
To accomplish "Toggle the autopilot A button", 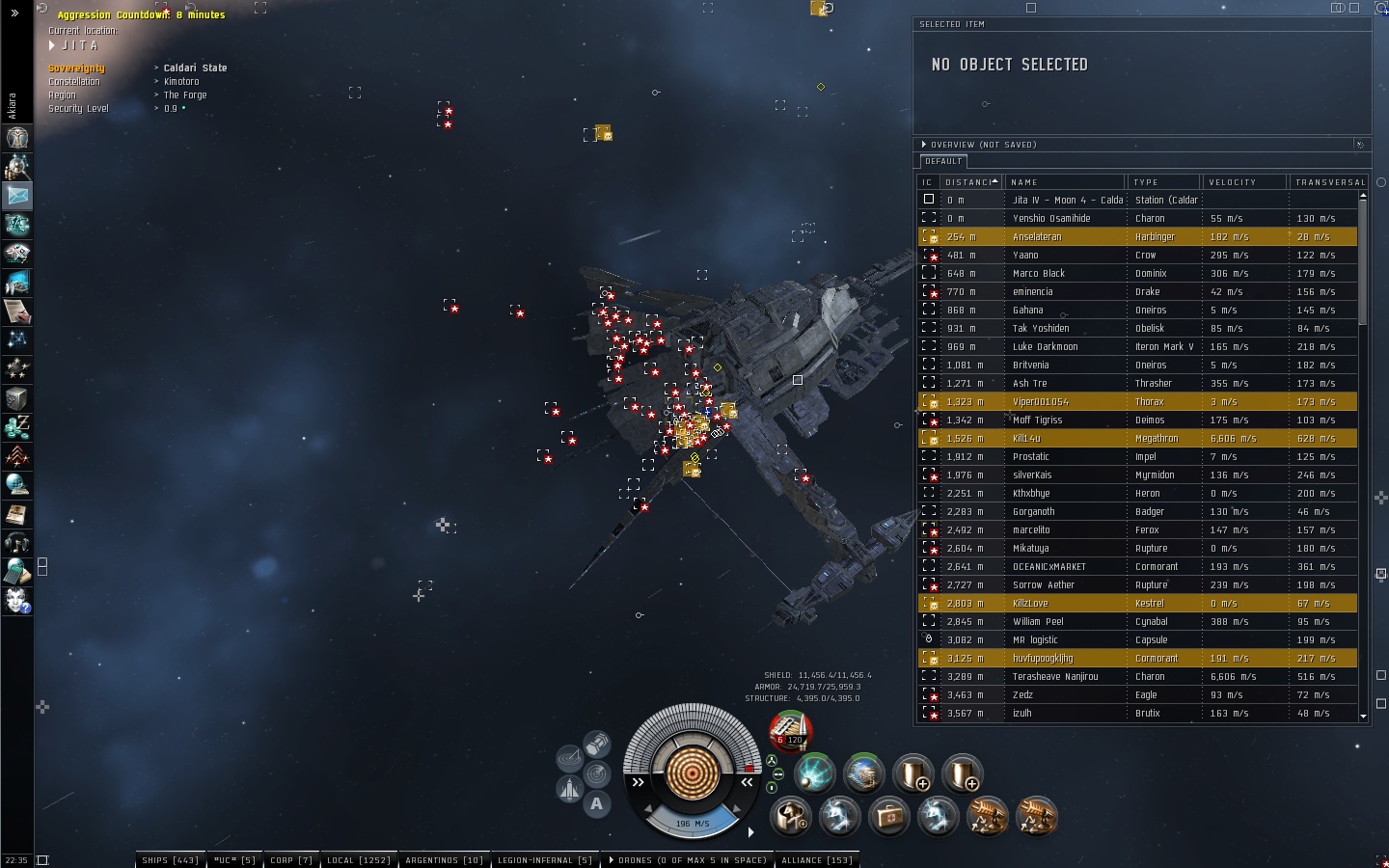I will 596,803.
